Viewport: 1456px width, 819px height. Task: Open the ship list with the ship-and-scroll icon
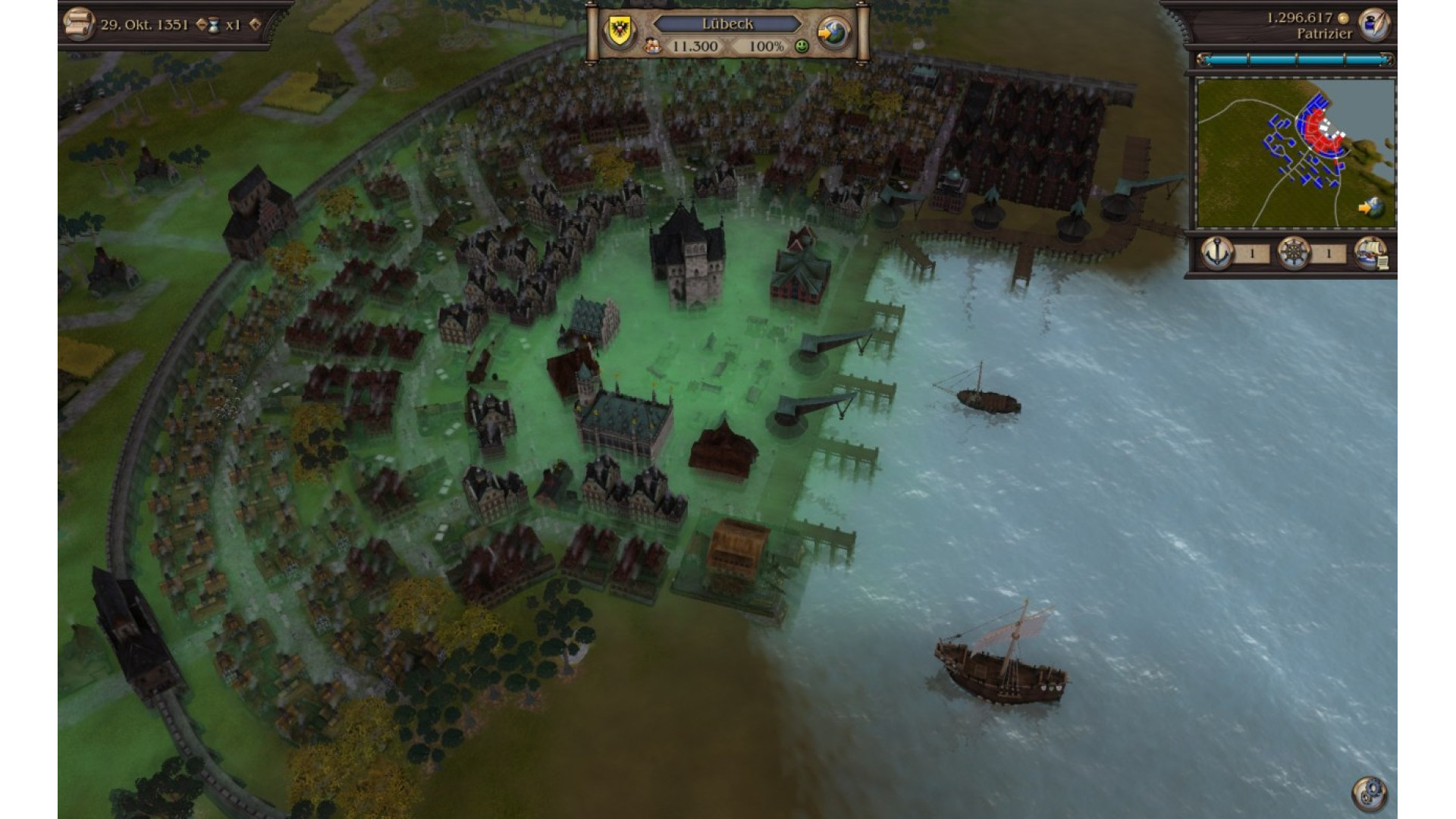pos(1370,253)
